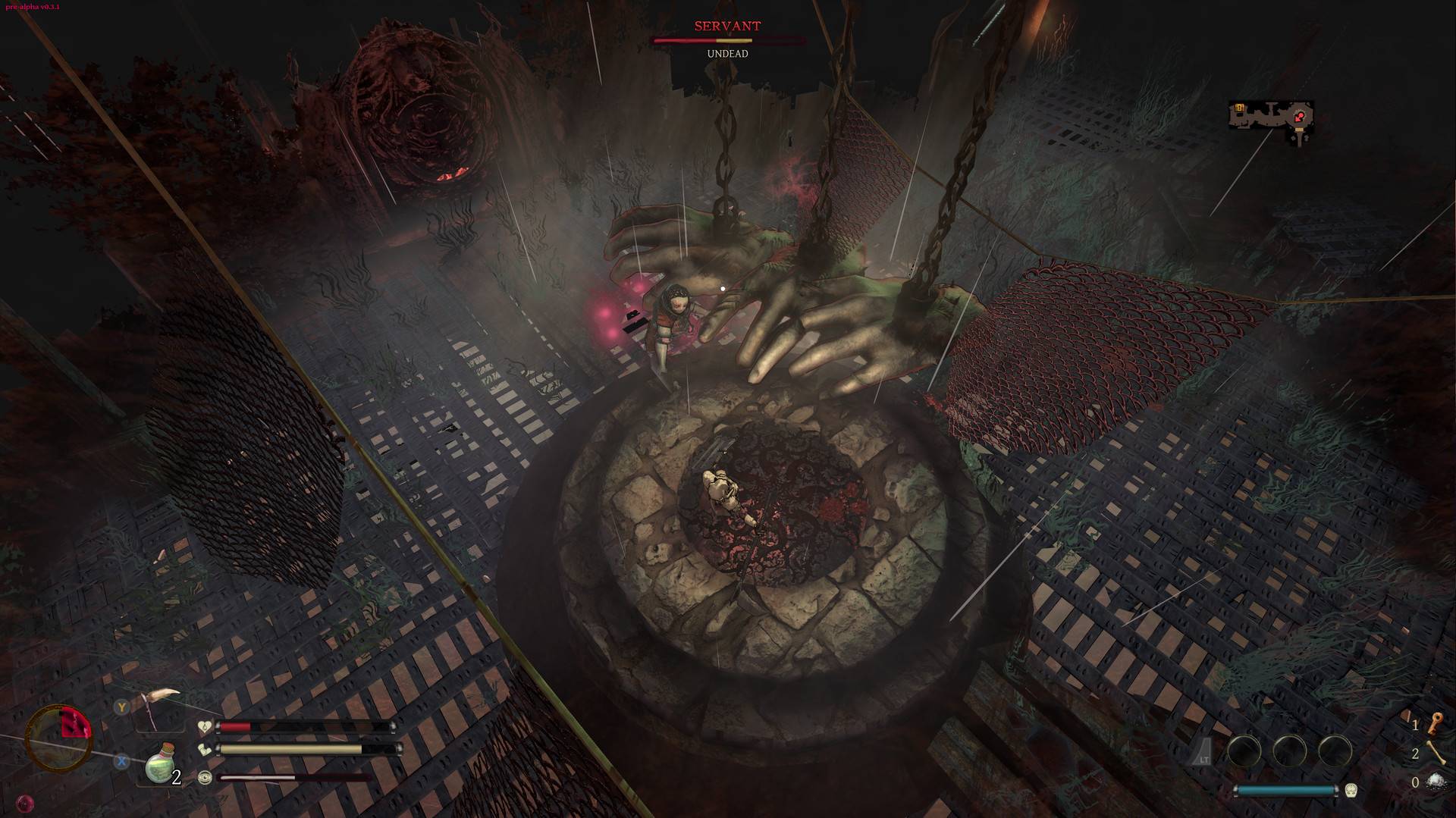Click the locked chest marker on minimap
Image resolution: width=1456 pixels, height=818 pixels.
(x=1239, y=108)
